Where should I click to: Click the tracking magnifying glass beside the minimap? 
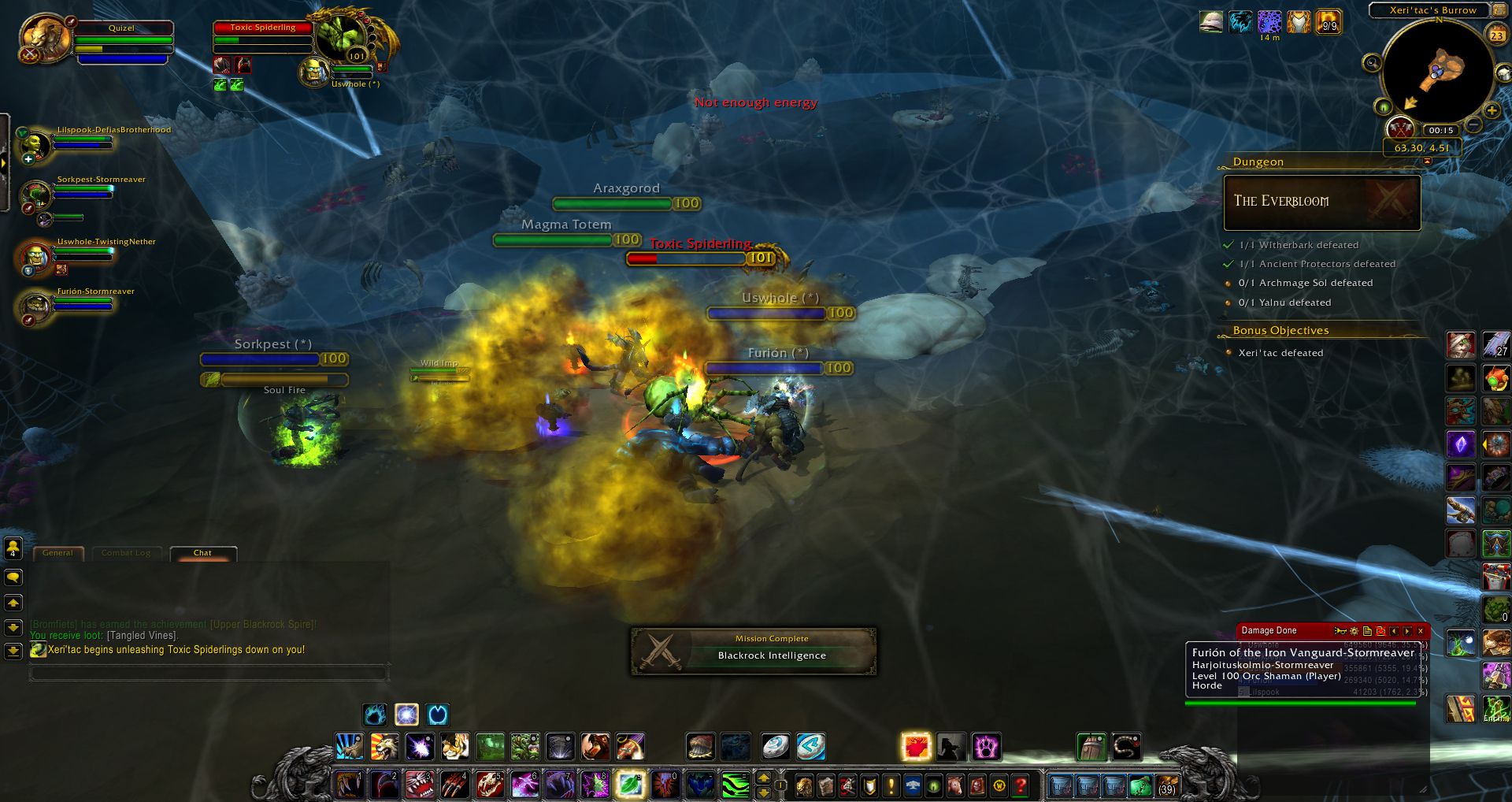pyautogui.click(x=1372, y=64)
